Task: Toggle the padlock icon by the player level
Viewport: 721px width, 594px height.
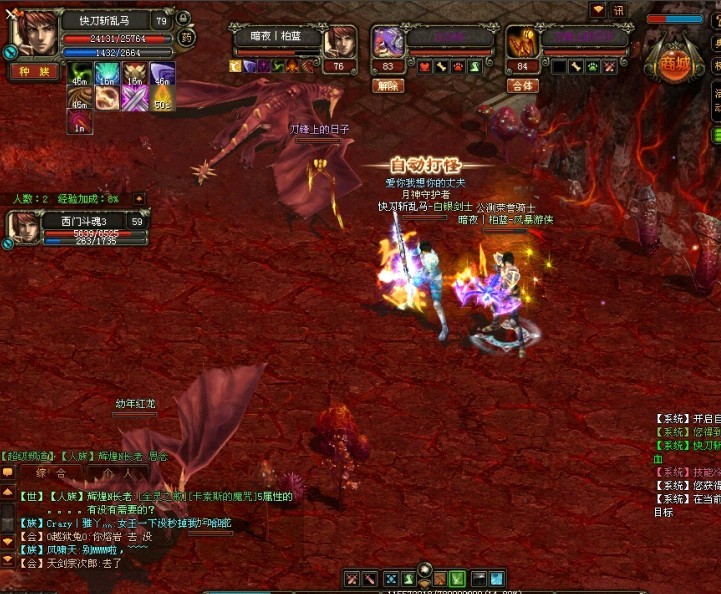Action: click(x=184, y=19)
